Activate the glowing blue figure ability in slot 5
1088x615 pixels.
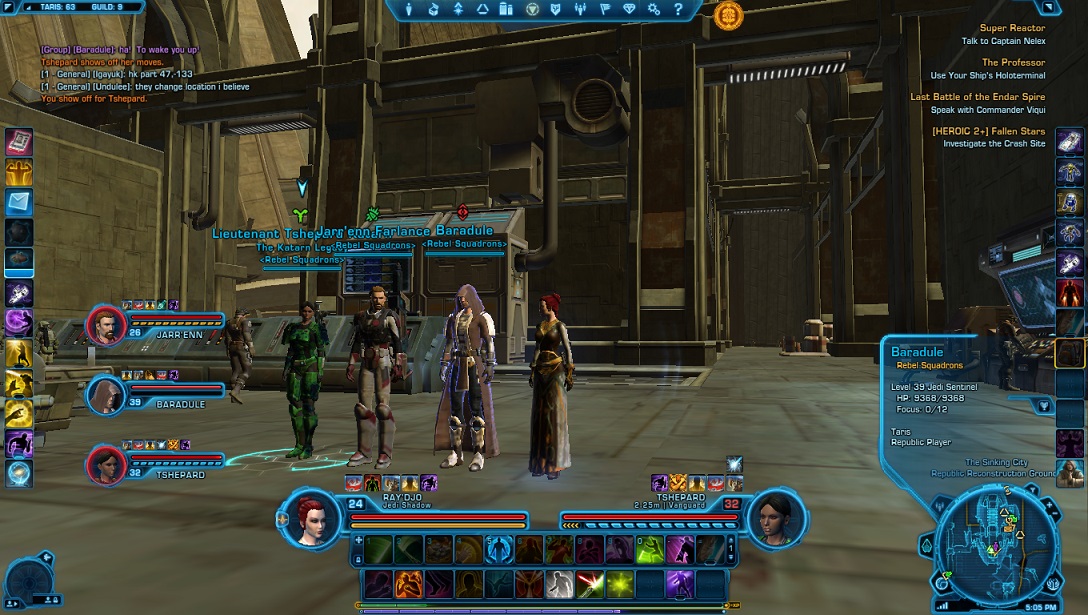coord(499,549)
